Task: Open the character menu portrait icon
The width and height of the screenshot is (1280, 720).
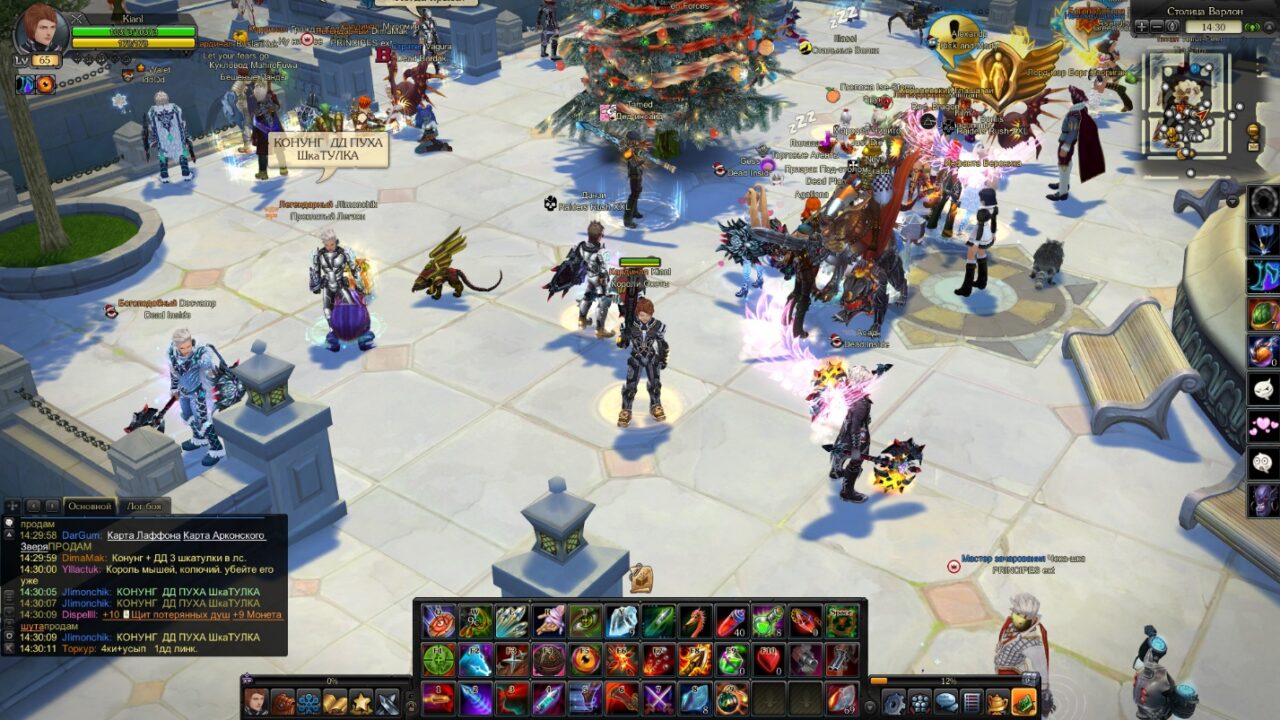Action: [x=256, y=703]
